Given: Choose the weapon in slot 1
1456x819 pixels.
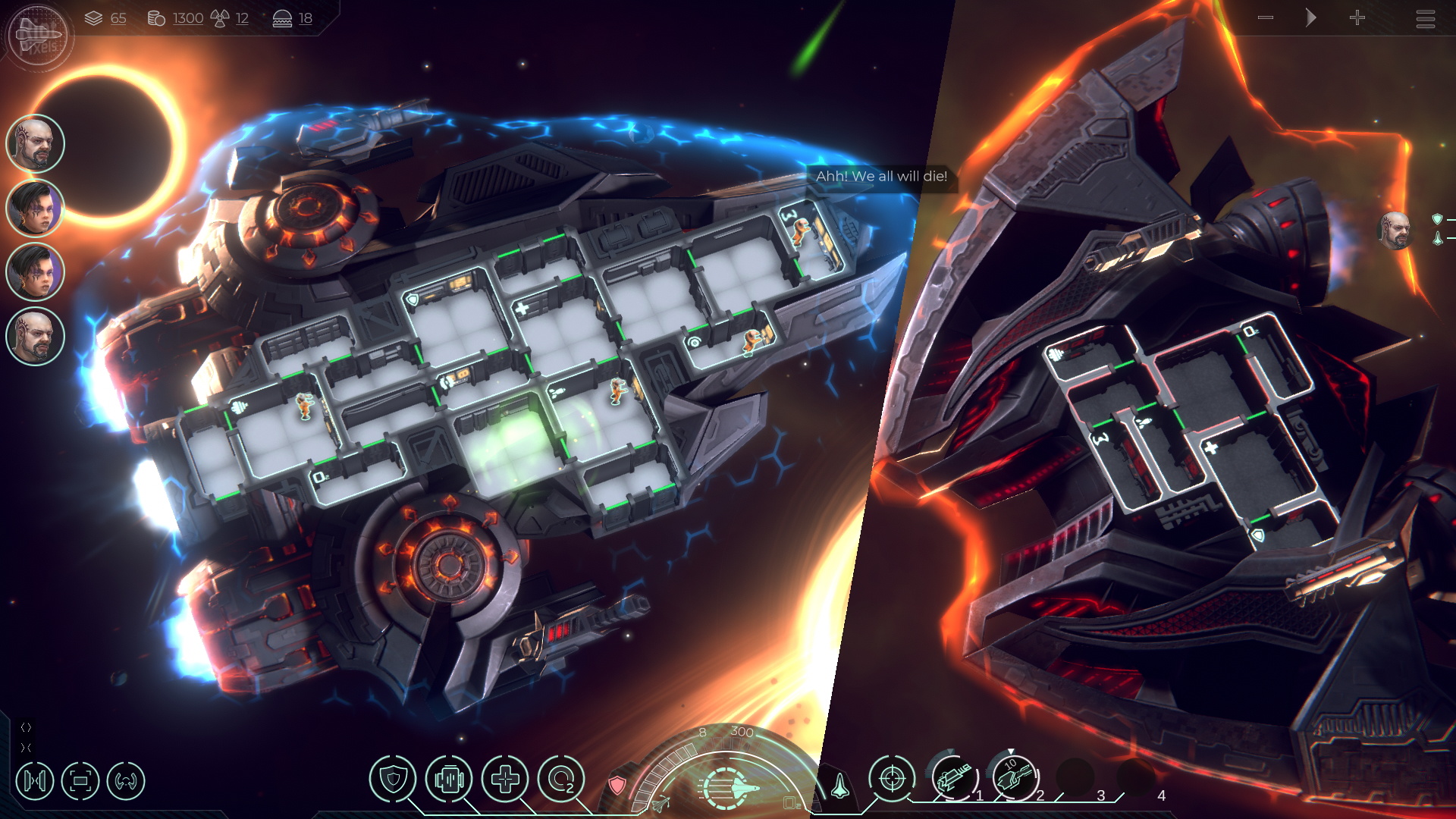Looking at the screenshot, I should [954, 778].
